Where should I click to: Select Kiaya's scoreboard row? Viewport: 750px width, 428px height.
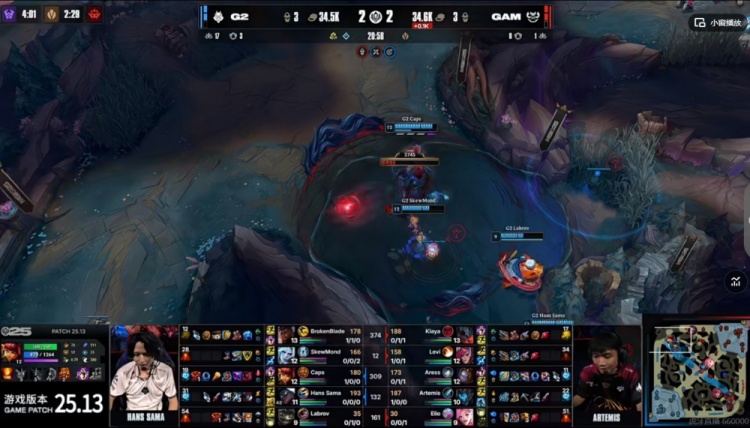click(x=432, y=333)
